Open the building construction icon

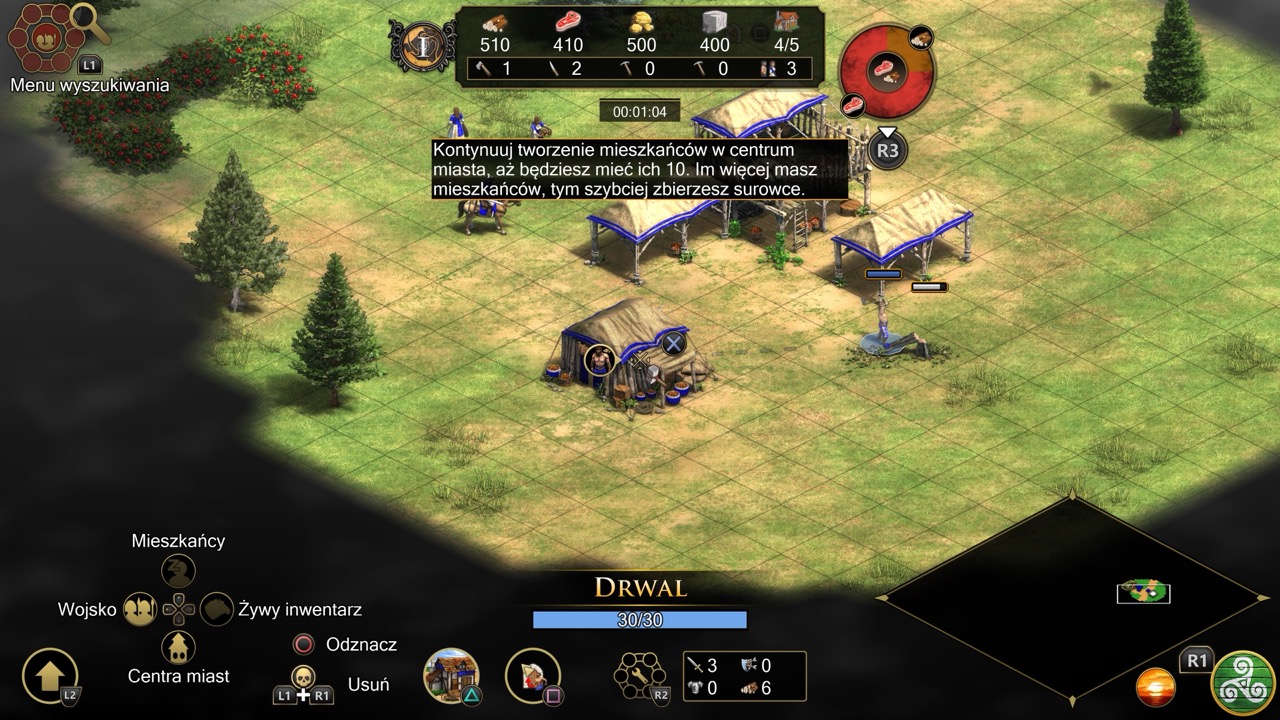tap(451, 674)
